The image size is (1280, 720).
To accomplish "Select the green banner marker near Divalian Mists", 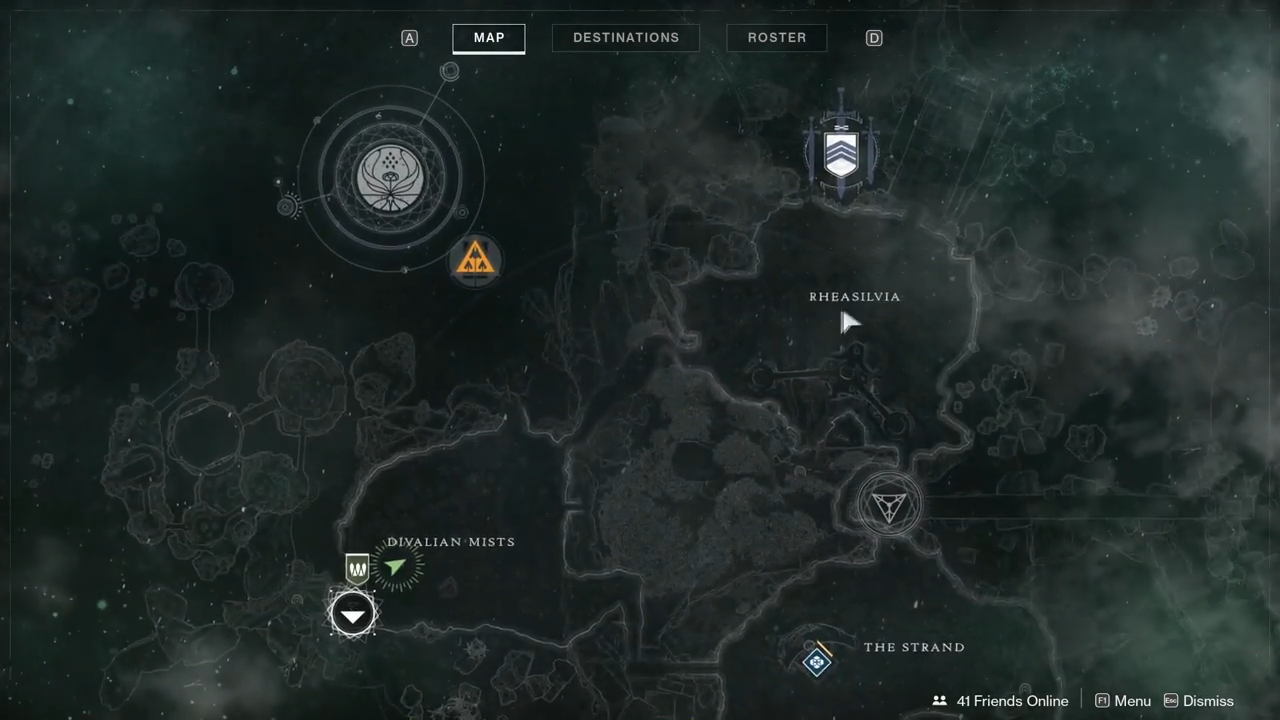I will pos(357,568).
